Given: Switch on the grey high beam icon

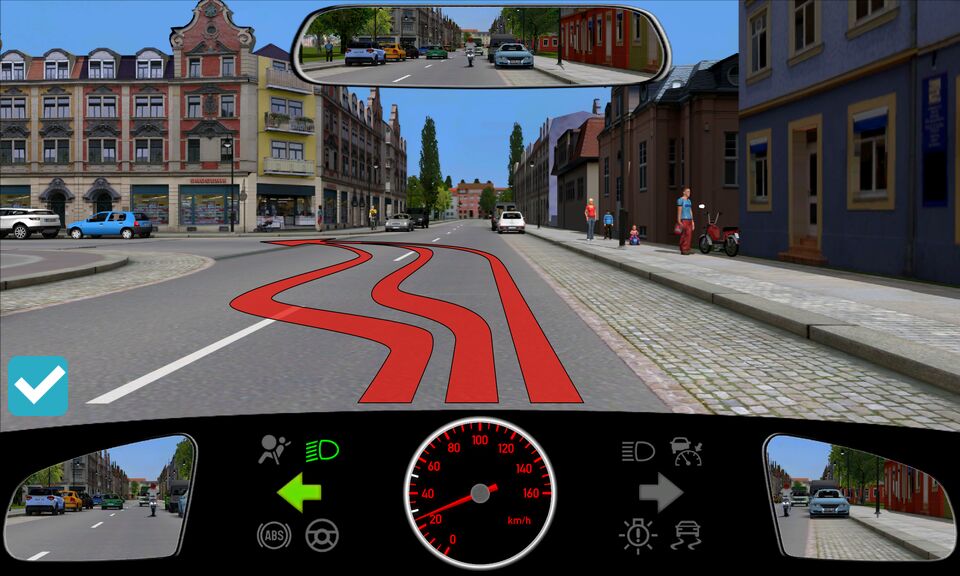Looking at the screenshot, I should pyautogui.click(x=638, y=451).
